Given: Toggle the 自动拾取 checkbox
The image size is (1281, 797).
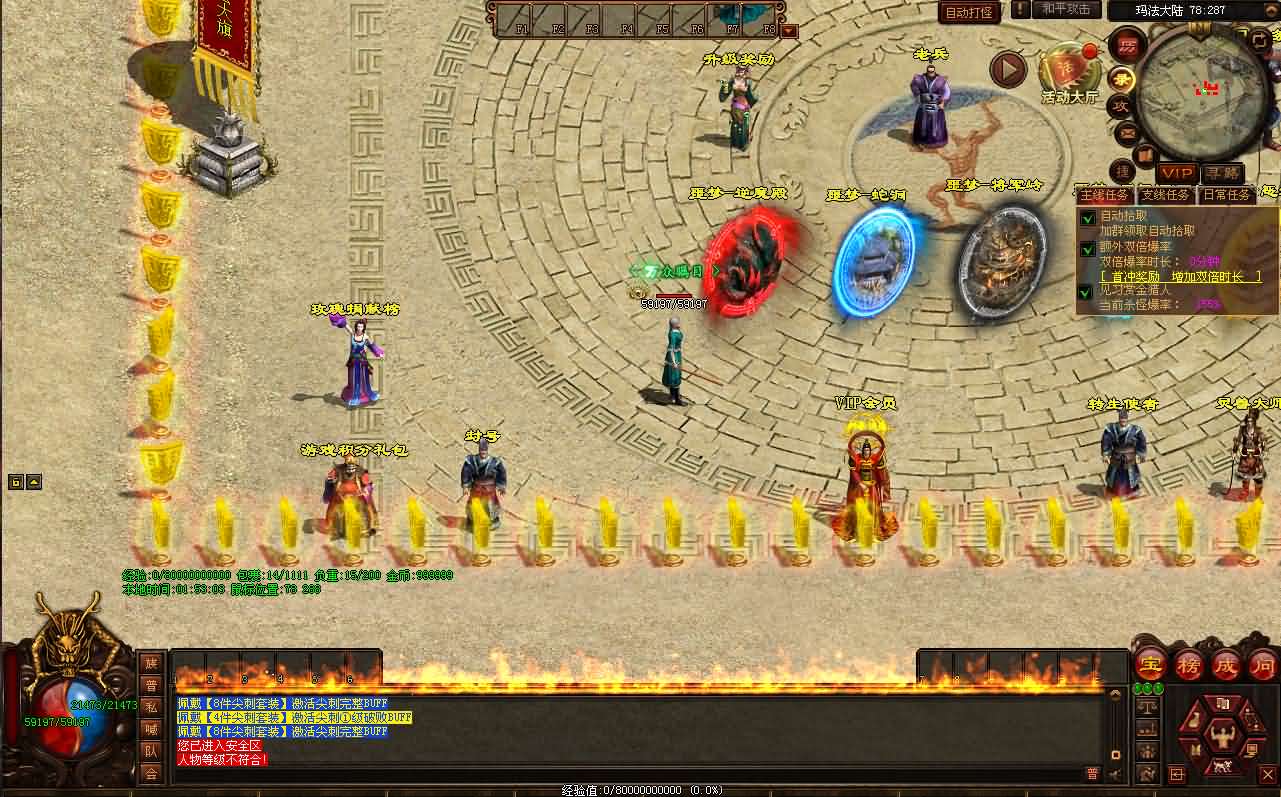Looking at the screenshot, I should point(1087,219).
